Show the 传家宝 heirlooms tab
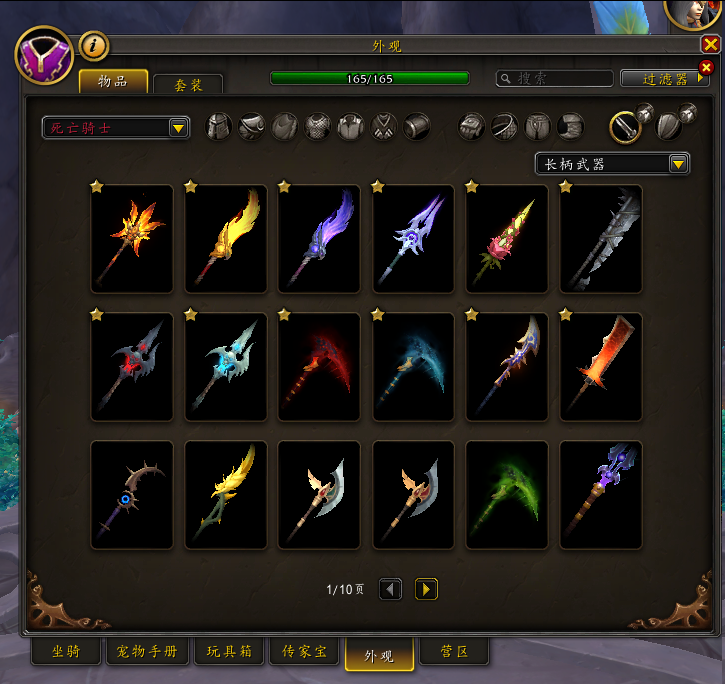This screenshot has height=684, width=725. point(304,652)
